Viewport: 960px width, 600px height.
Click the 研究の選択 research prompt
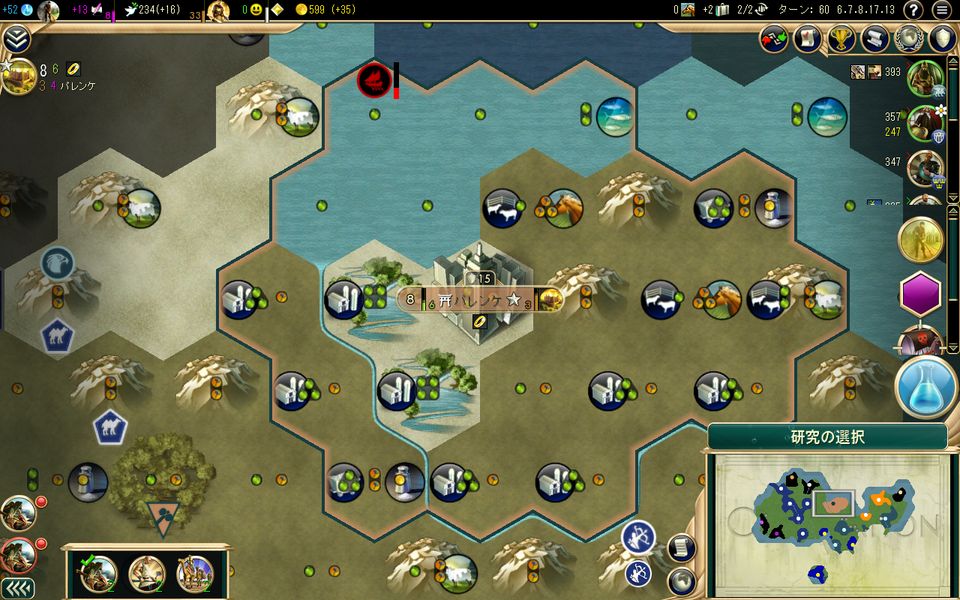coord(827,437)
